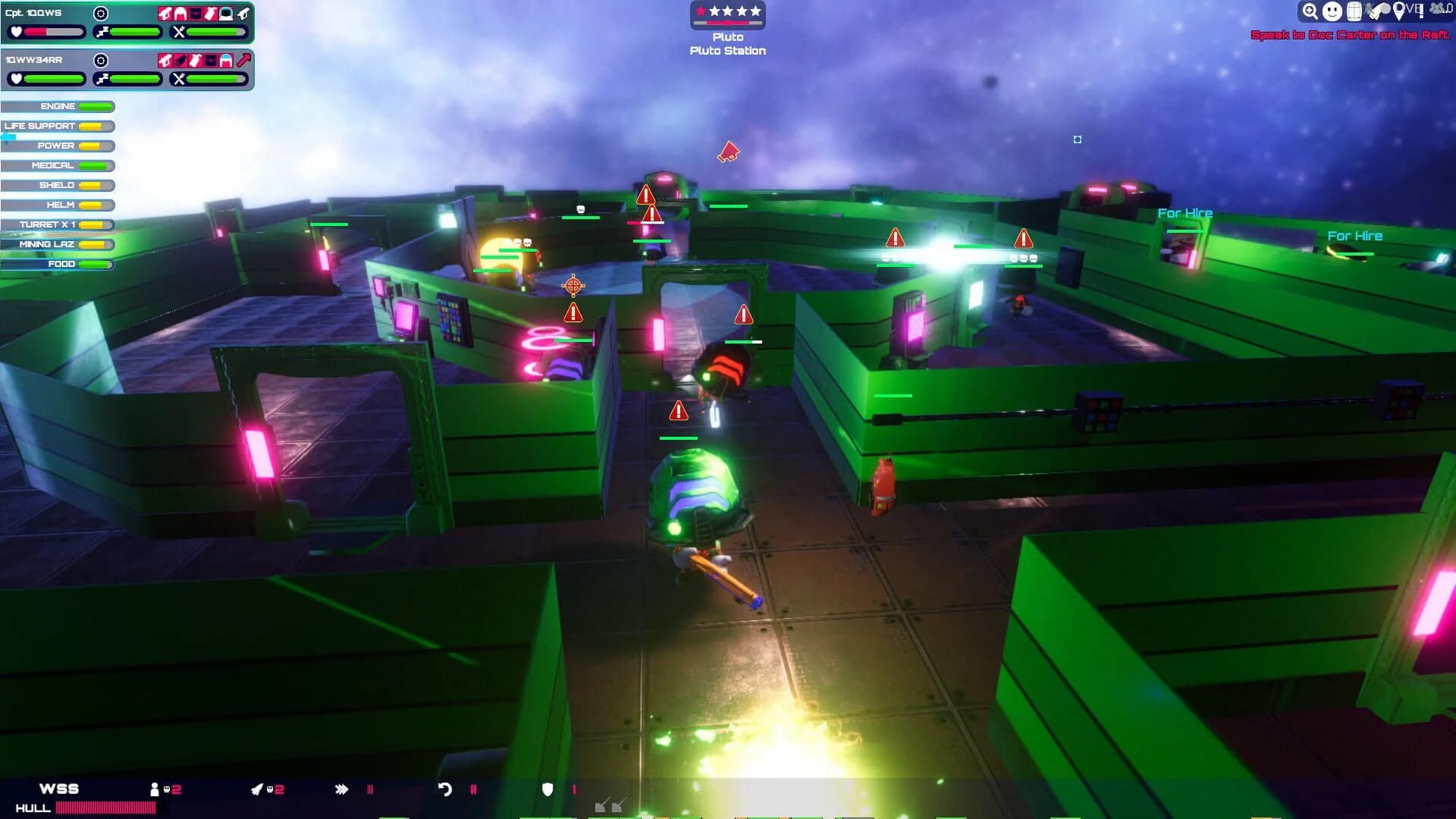
Task: Open the magnifier zoom tool at top right
Action: (1310, 11)
